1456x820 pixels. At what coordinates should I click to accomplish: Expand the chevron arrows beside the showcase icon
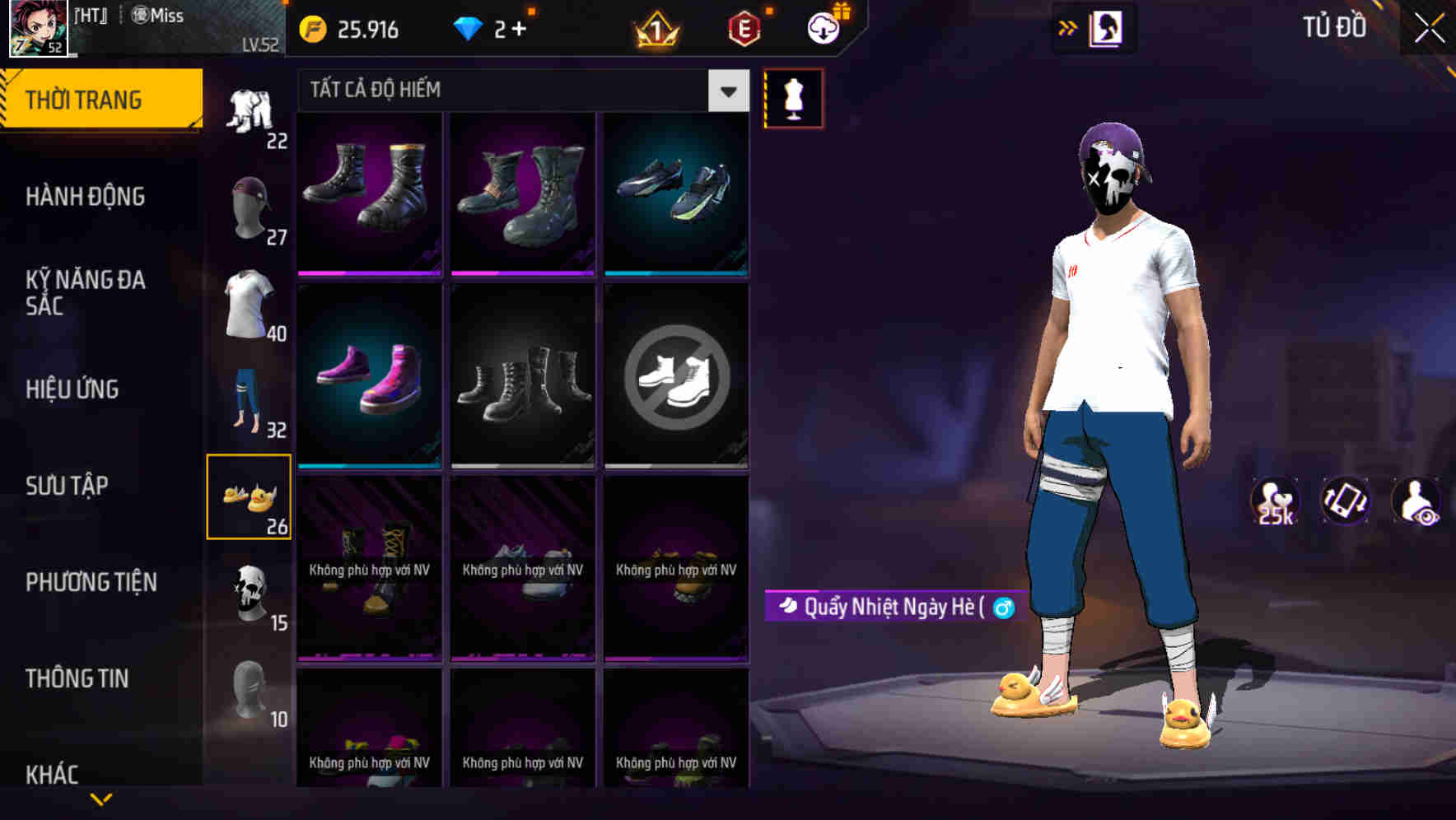pyautogui.click(x=1068, y=27)
